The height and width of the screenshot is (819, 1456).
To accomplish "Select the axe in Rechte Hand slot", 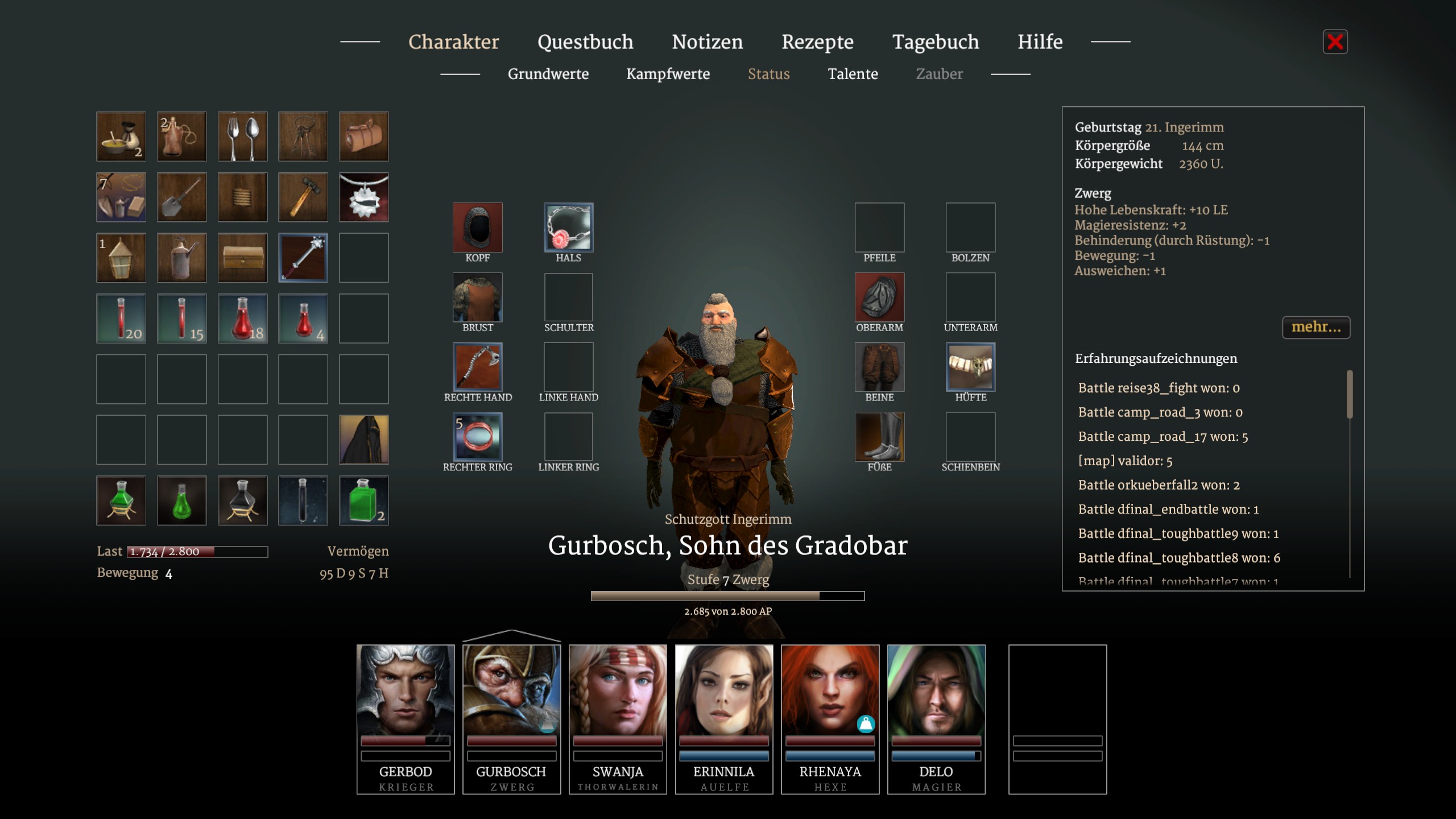I will pos(477,367).
